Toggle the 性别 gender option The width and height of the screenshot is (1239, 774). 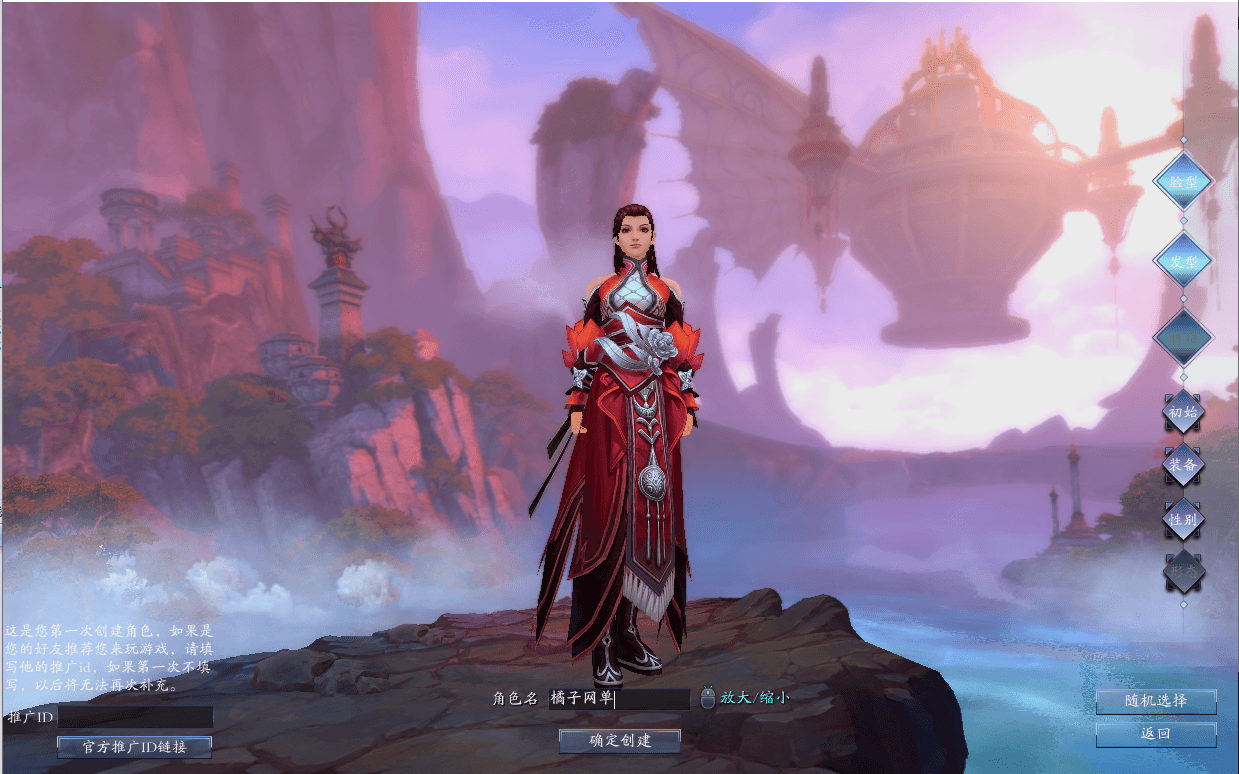(1183, 520)
